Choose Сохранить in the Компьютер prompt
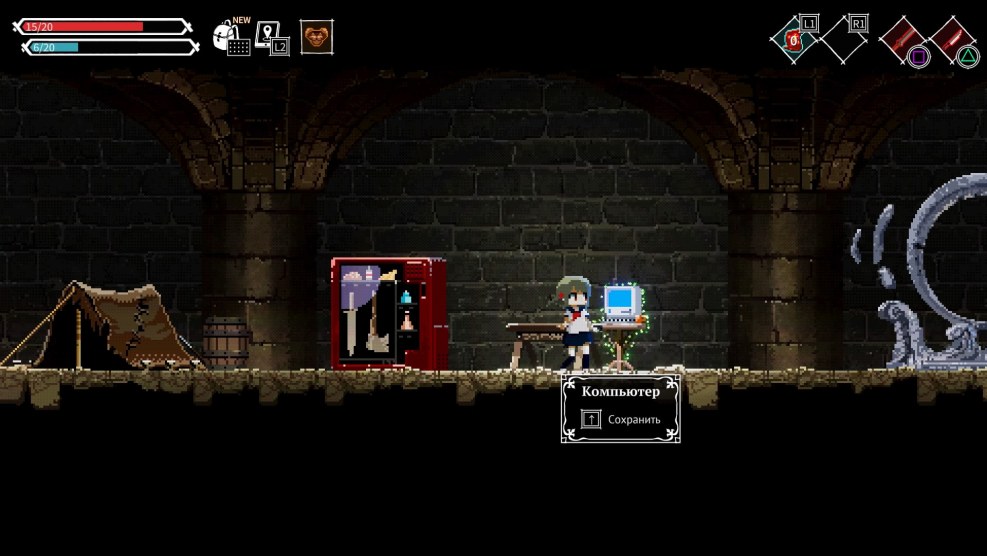The image size is (987, 556). 622,419
